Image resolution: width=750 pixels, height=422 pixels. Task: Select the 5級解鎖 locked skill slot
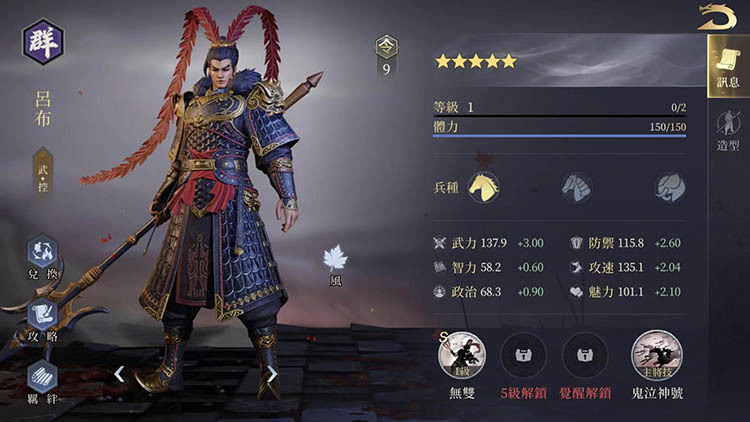522,355
